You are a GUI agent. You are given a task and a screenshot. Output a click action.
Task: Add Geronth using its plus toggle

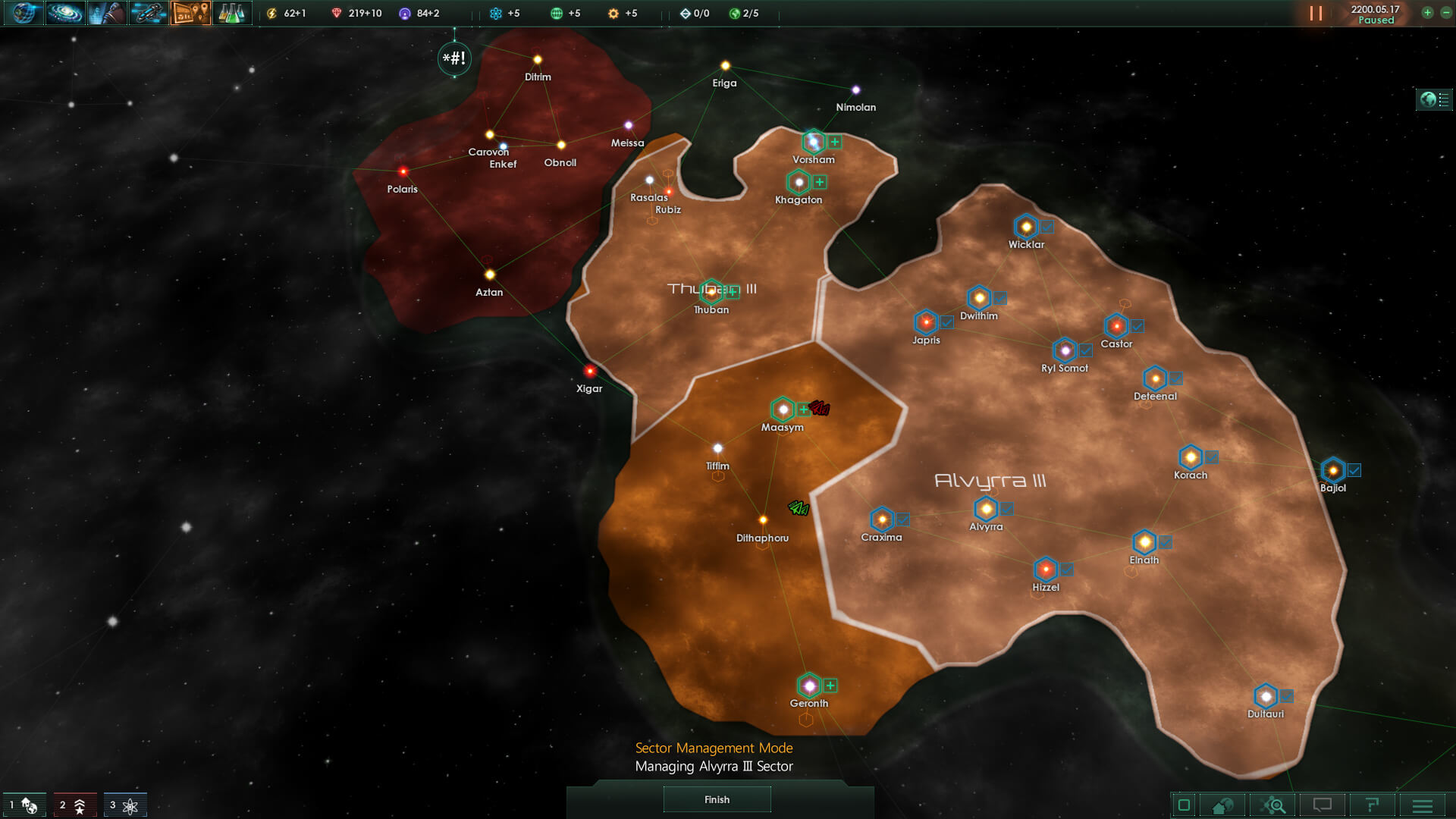(x=830, y=685)
